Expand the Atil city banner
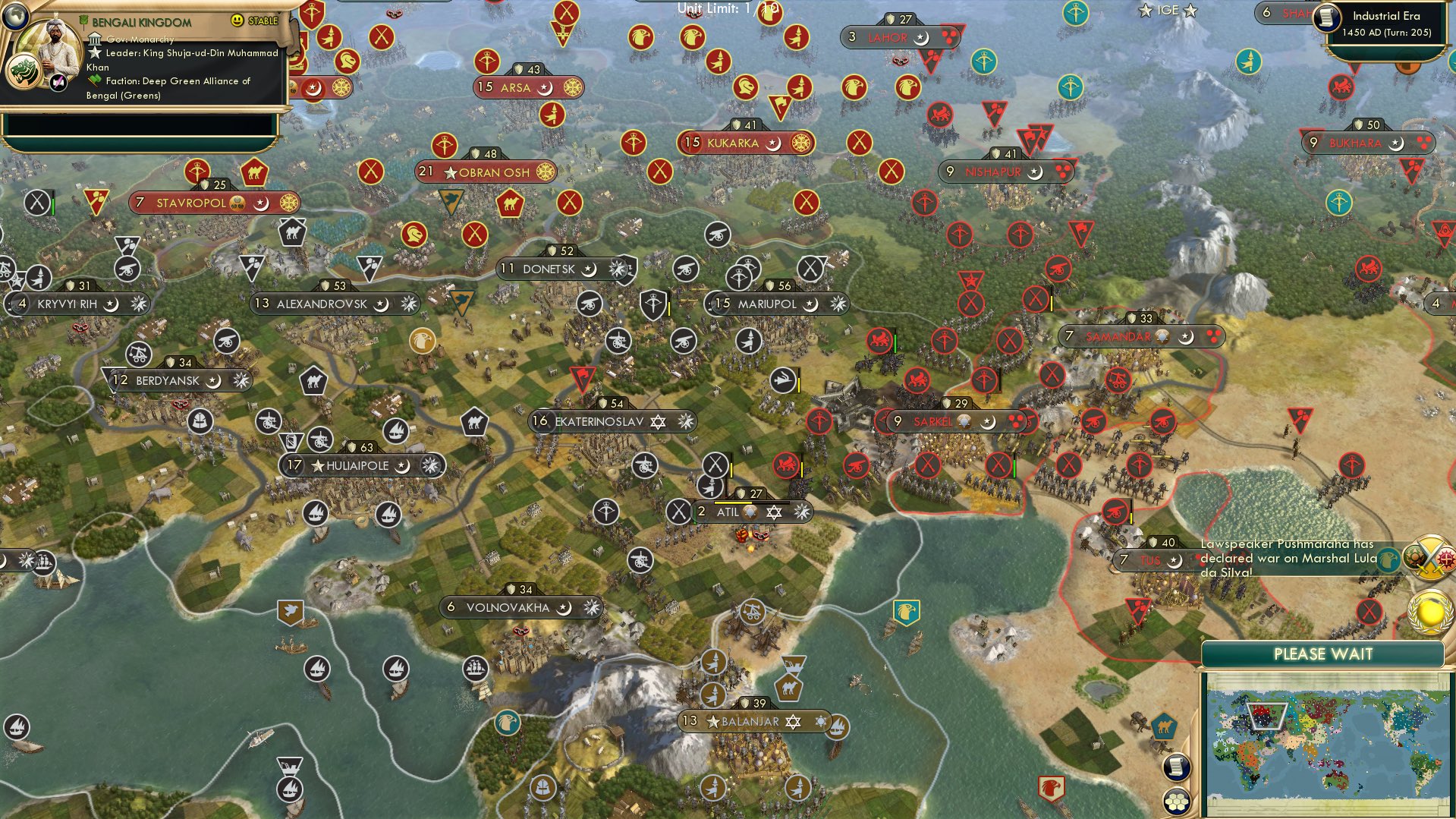The image size is (1456, 819). click(753, 512)
